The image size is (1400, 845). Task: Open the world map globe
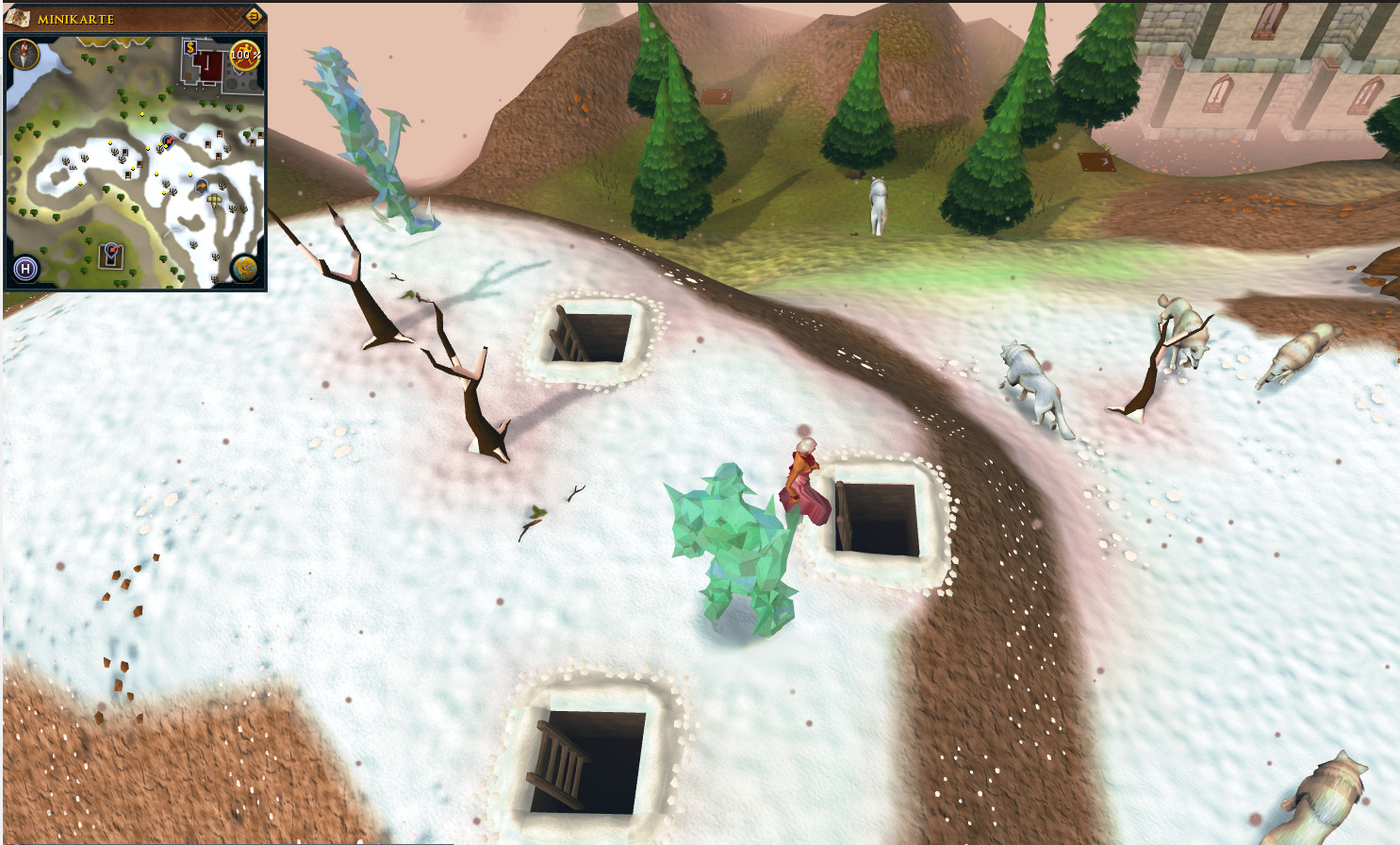(x=245, y=269)
